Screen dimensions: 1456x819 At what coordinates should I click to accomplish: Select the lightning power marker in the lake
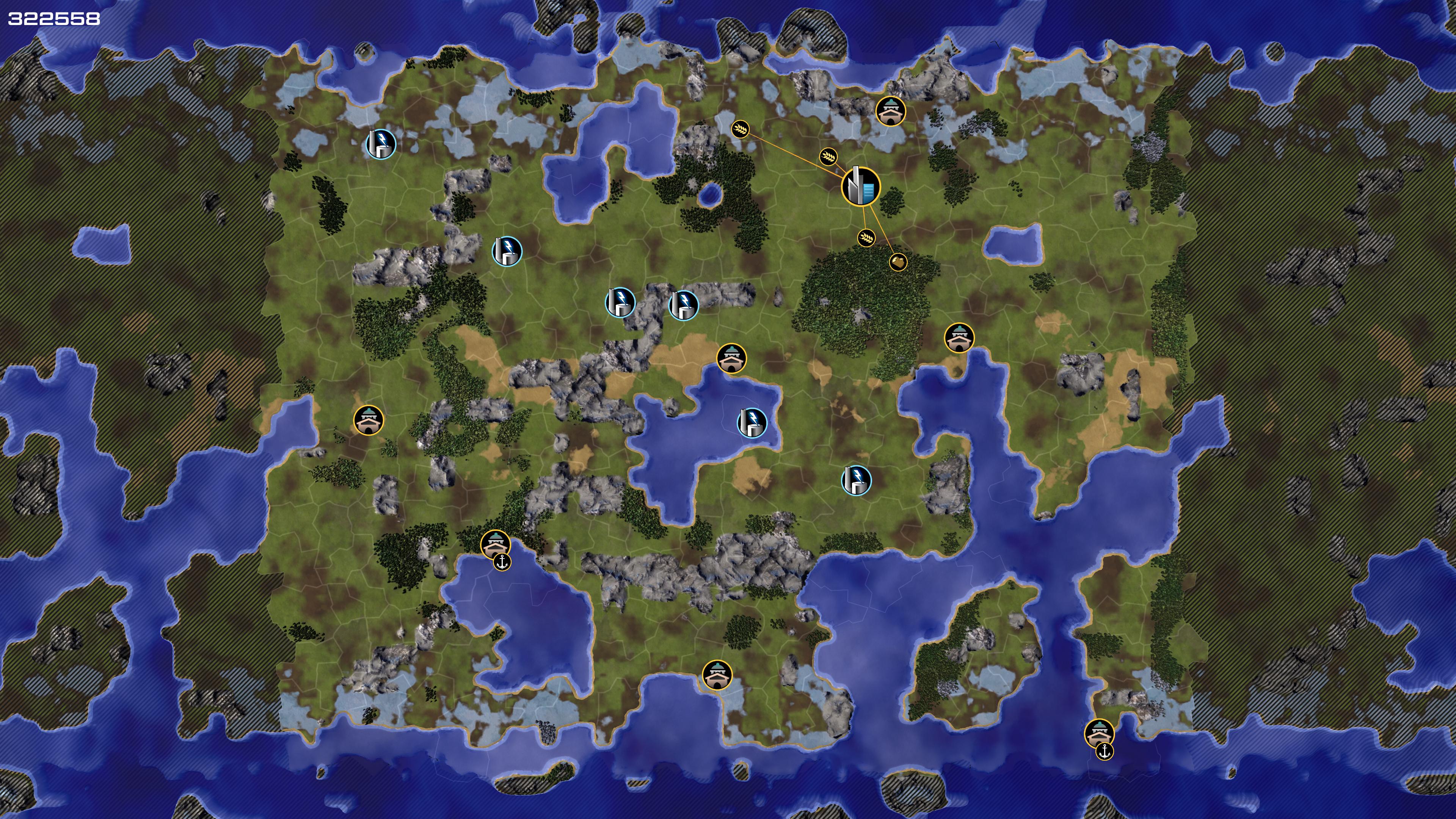(x=752, y=422)
